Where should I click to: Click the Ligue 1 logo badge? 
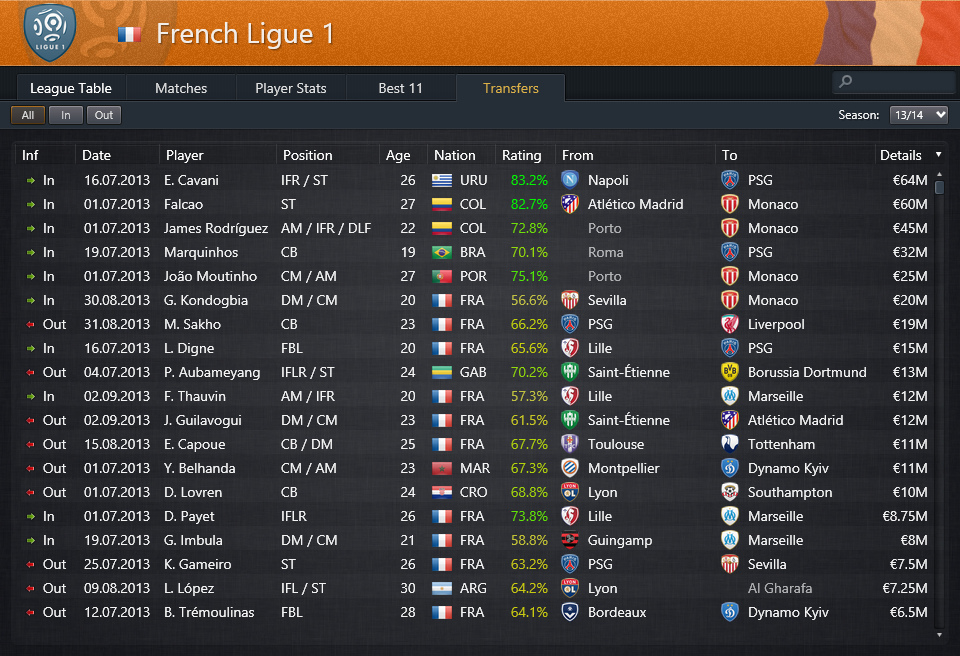[49, 32]
